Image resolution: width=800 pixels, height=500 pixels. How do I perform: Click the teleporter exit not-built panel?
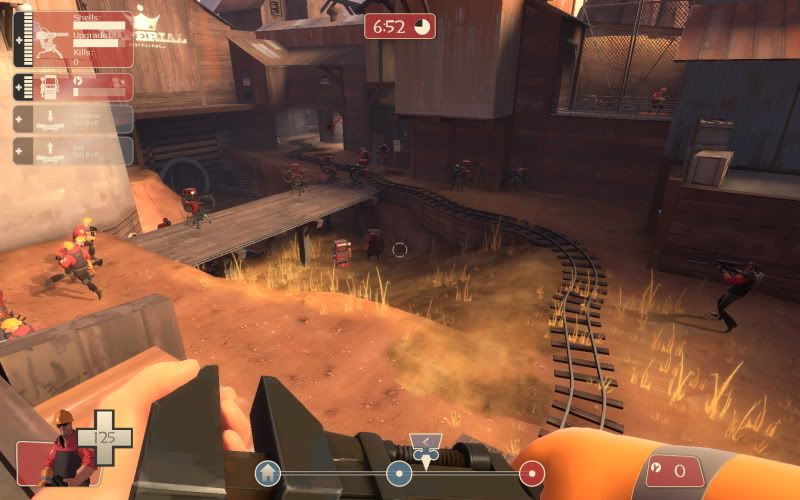click(73, 151)
